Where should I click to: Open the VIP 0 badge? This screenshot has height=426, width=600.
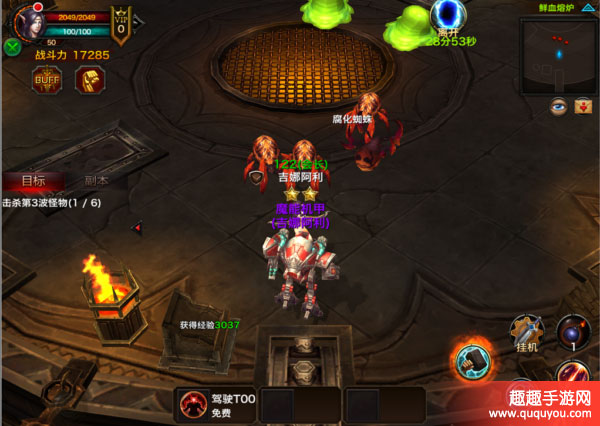click(x=121, y=26)
